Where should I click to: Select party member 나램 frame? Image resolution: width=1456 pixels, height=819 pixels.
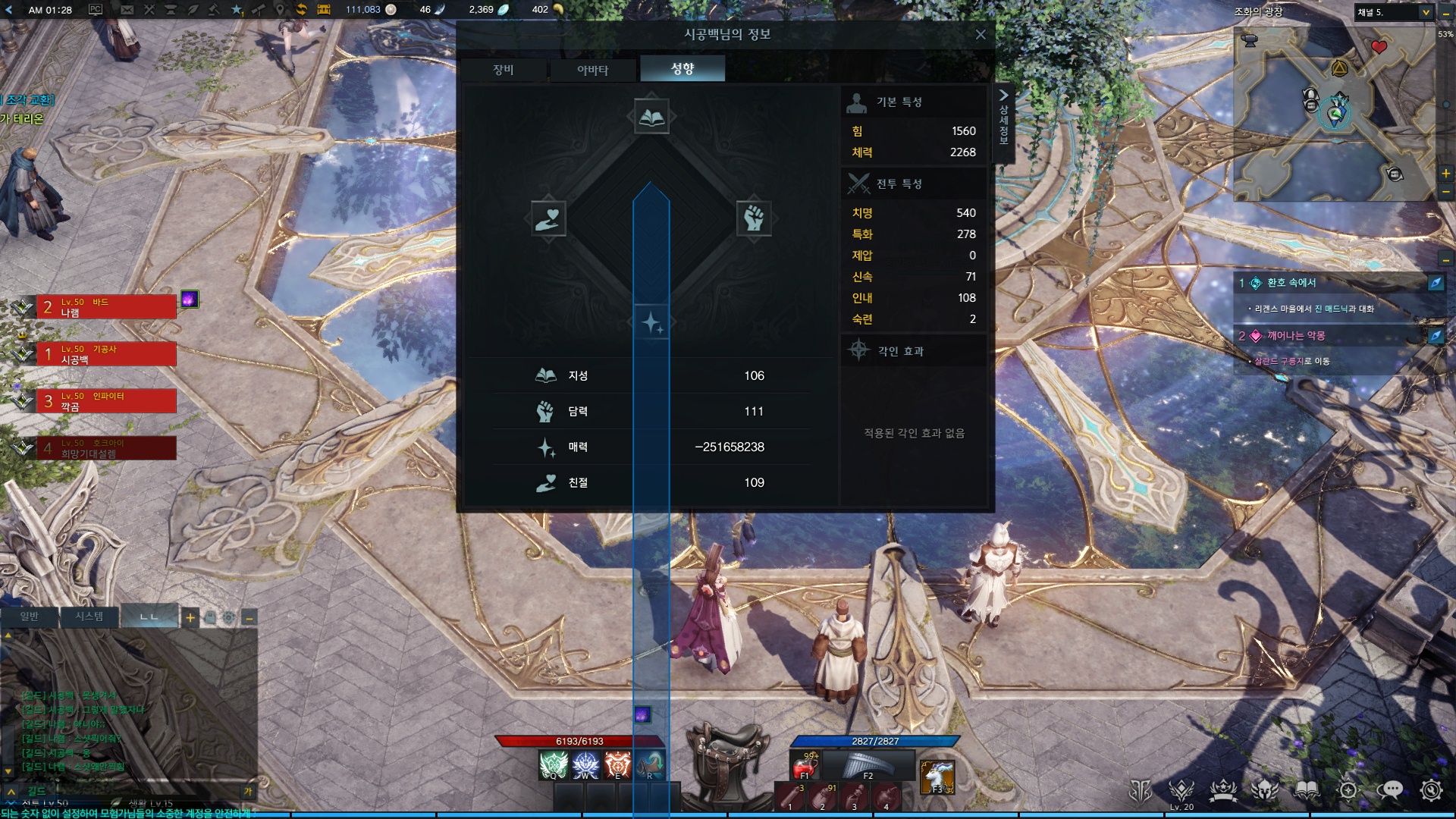(x=106, y=307)
